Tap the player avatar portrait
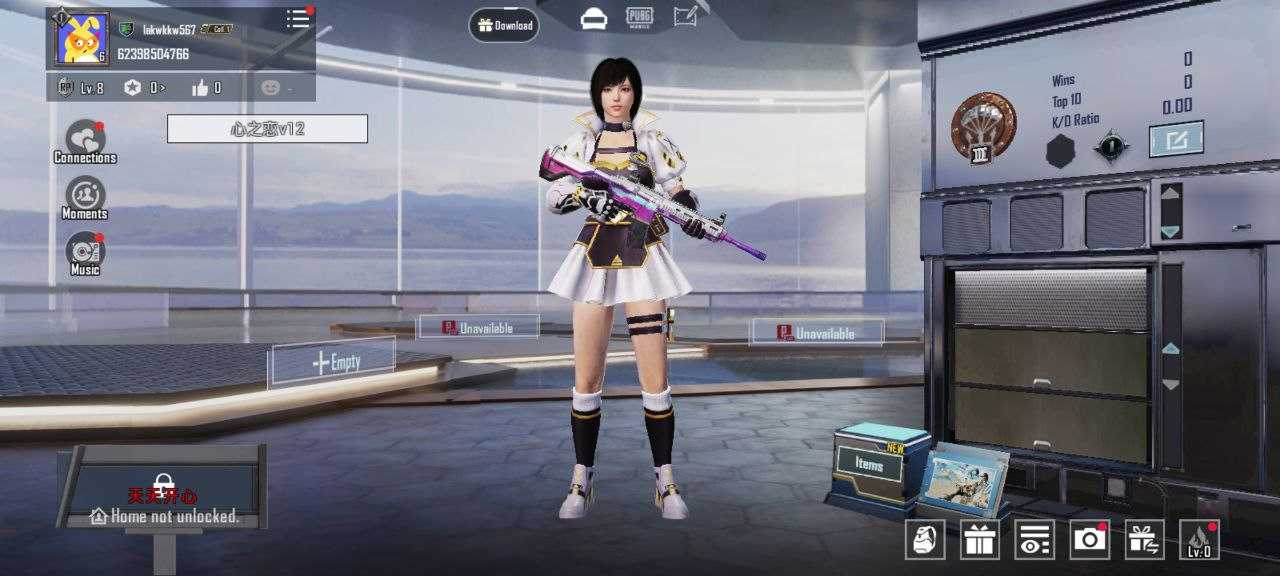1280x576 pixels. click(82, 40)
